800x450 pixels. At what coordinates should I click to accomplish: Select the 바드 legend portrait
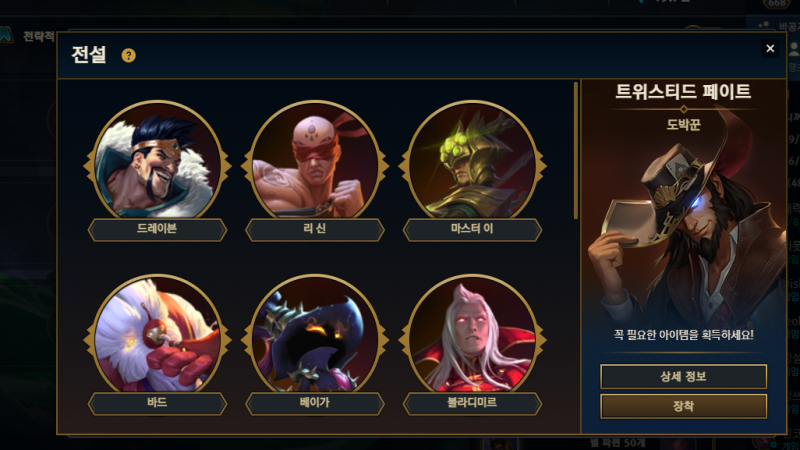157,336
